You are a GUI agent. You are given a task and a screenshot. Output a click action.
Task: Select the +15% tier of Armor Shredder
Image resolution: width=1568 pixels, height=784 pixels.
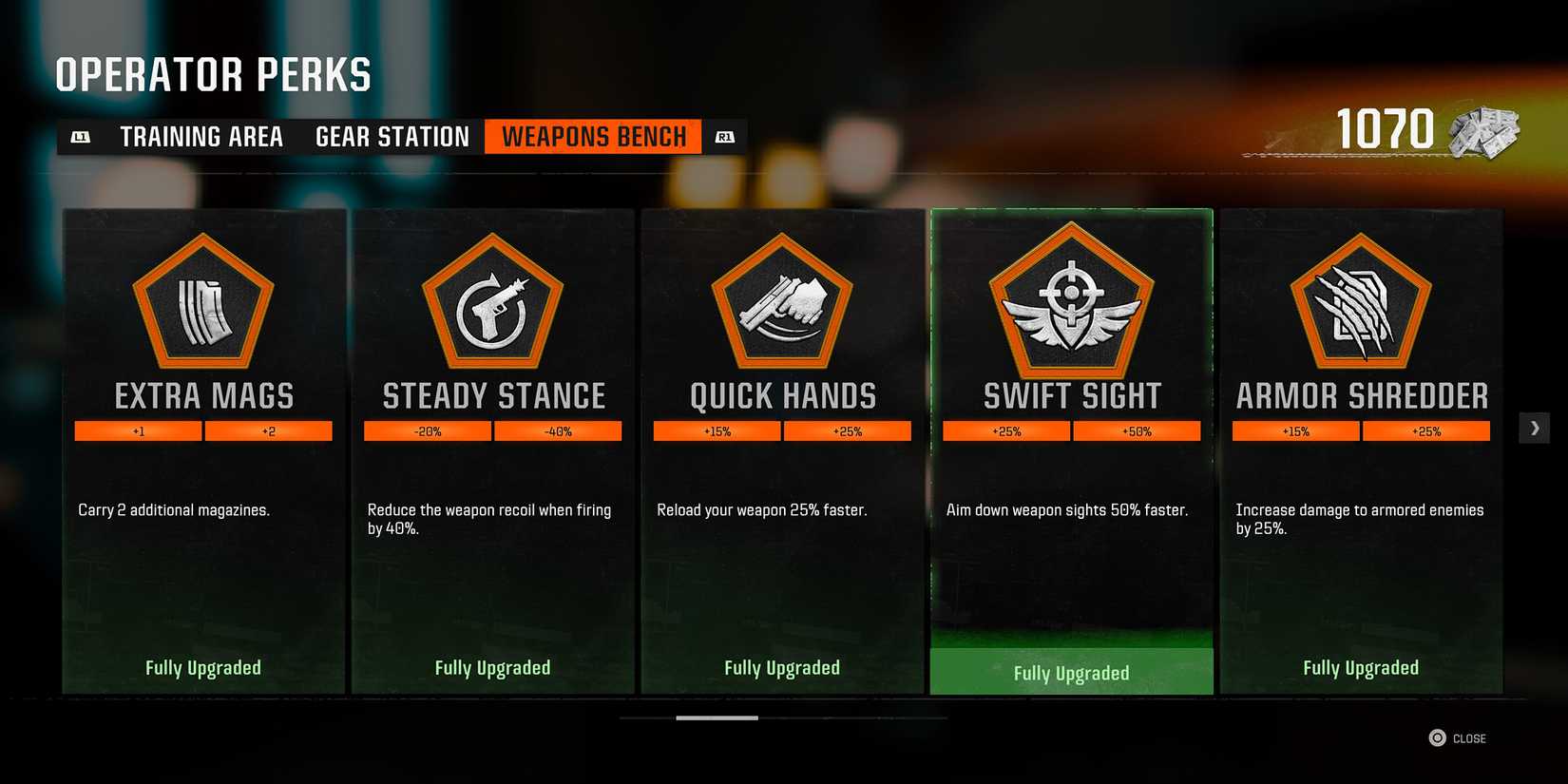(x=1295, y=430)
